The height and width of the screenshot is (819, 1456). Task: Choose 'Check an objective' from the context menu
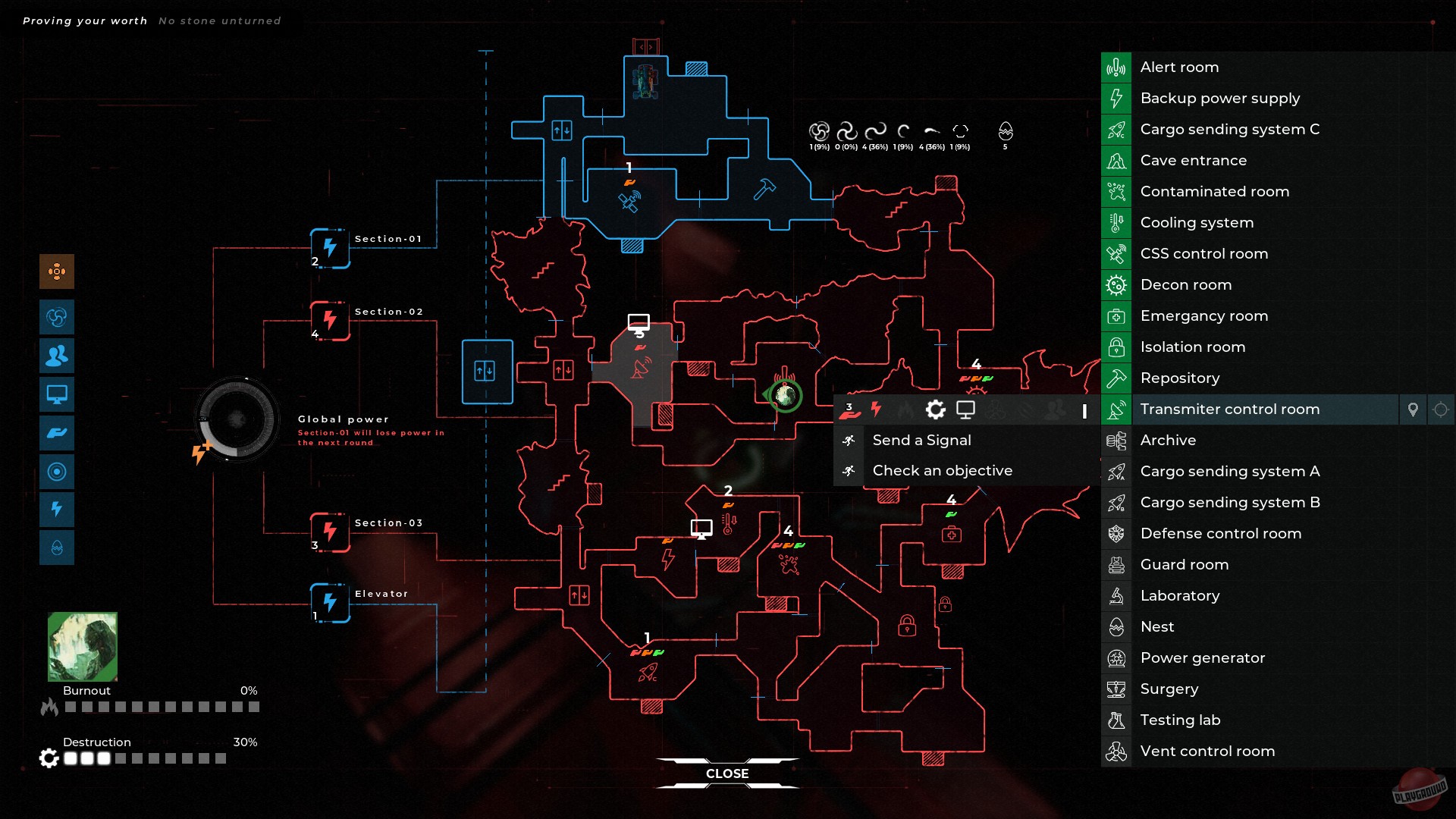click(943, 470)
